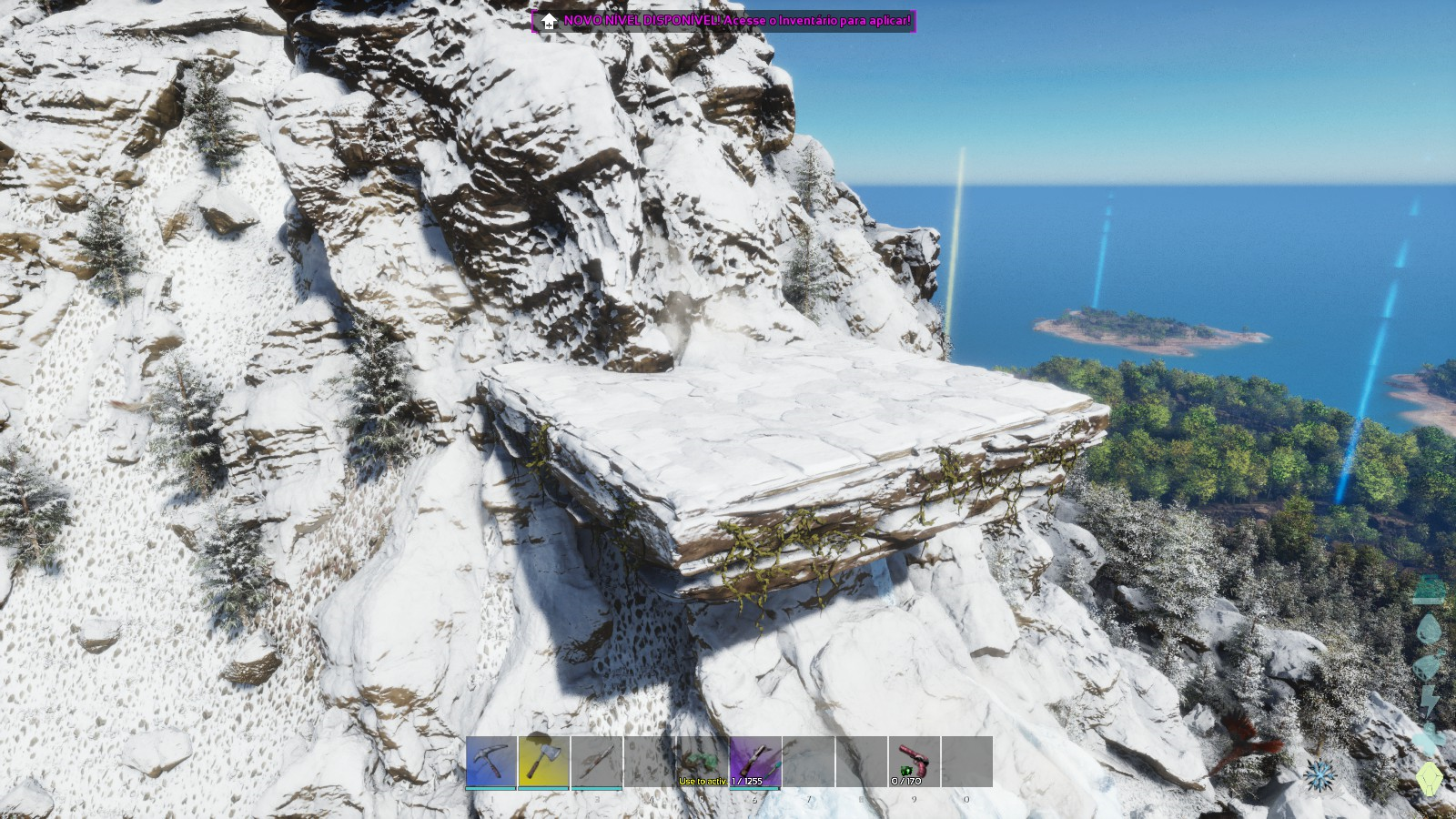The height and width of the screenshot is (819, 1456).
Task: Click the water droplet status icon
Action: [x=1429, y=630]
